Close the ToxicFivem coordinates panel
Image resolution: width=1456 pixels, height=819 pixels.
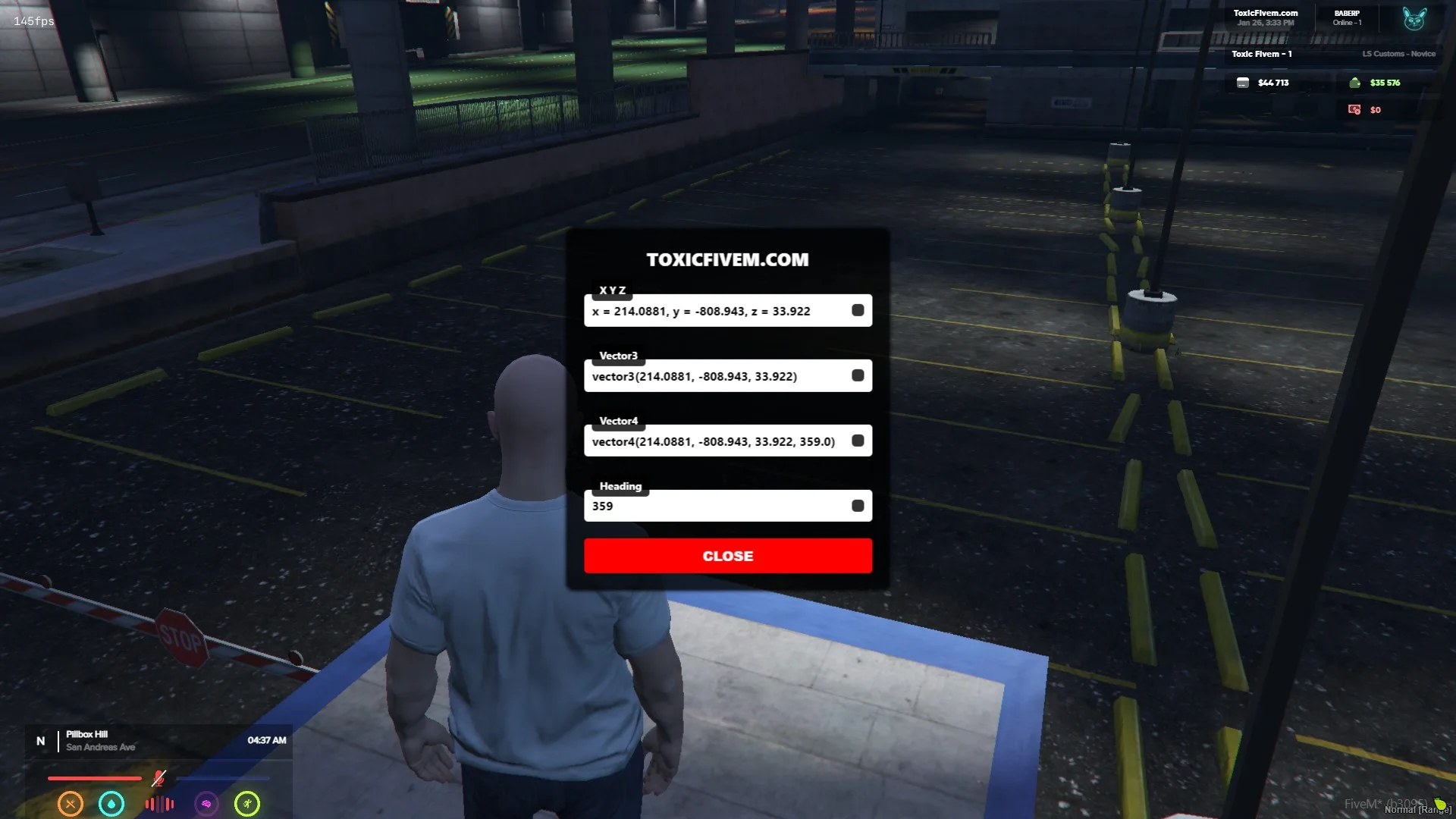727,556
